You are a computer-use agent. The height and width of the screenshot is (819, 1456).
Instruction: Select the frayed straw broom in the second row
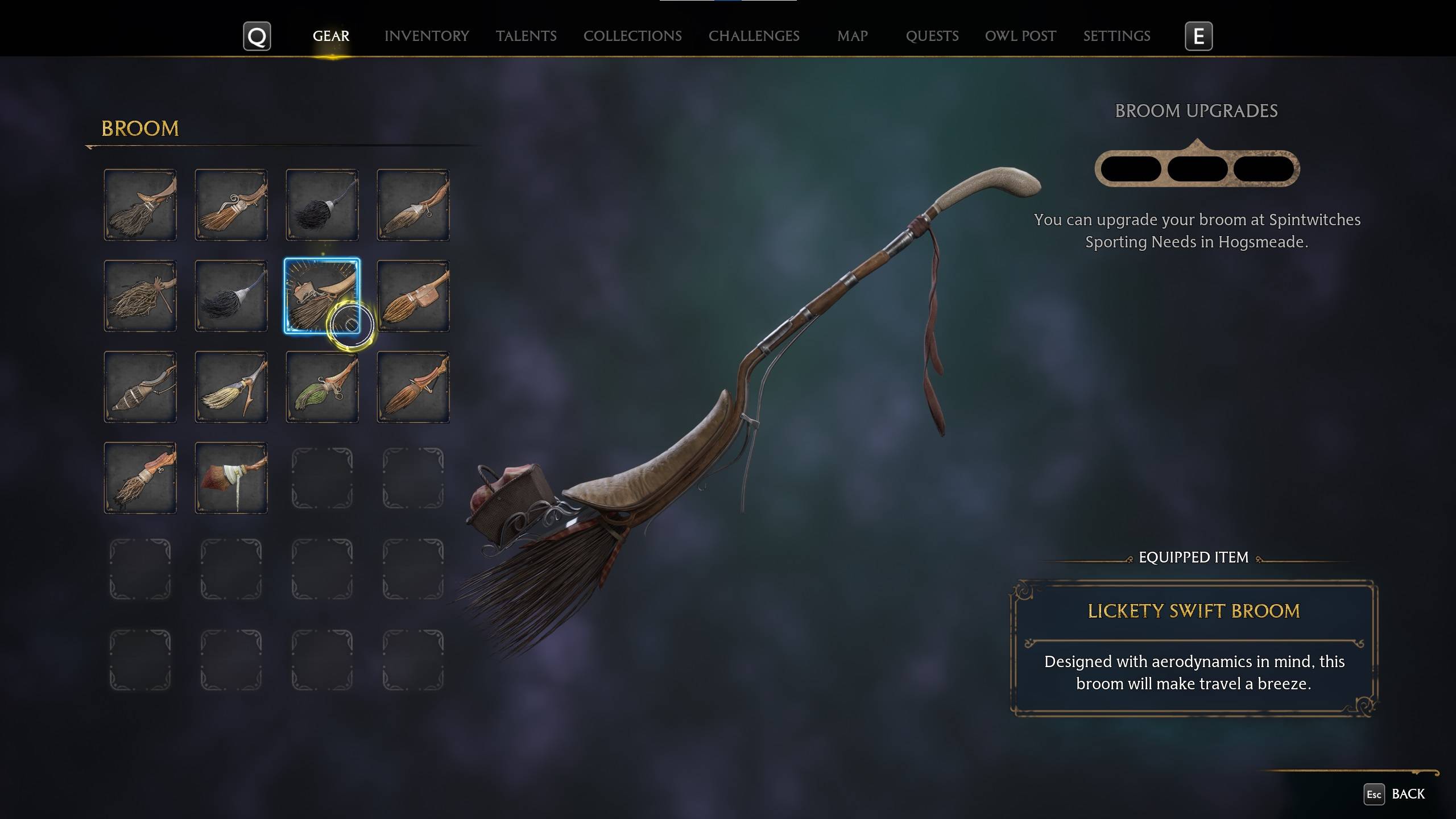[139, 296]
